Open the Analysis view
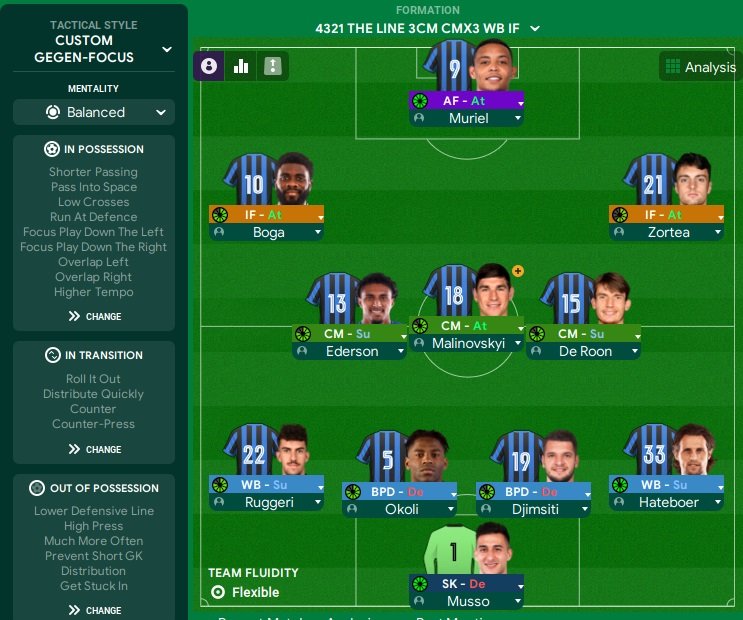Screen dimensions: 743x620 click(699, 68)
